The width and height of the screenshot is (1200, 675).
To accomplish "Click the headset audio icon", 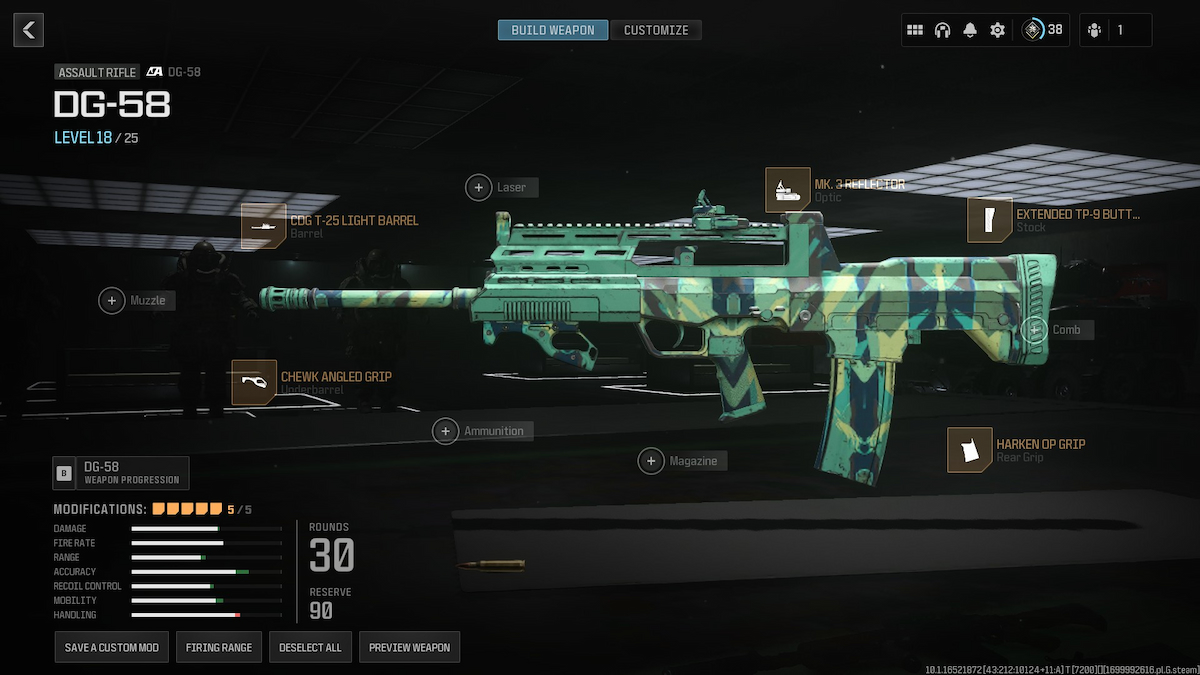I will click(942, 30).
